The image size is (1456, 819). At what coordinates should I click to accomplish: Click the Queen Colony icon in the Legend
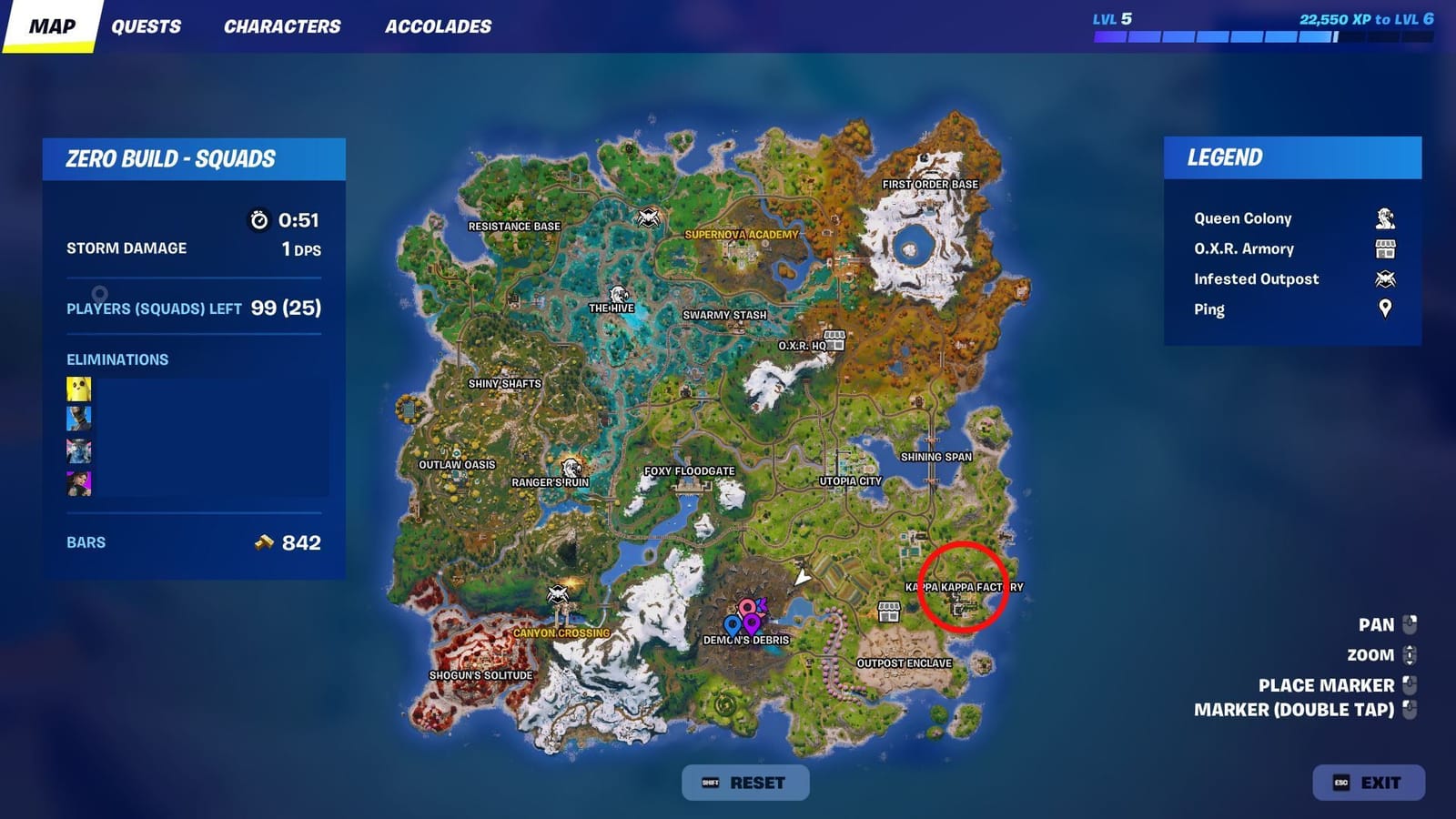coord(1384,217)
